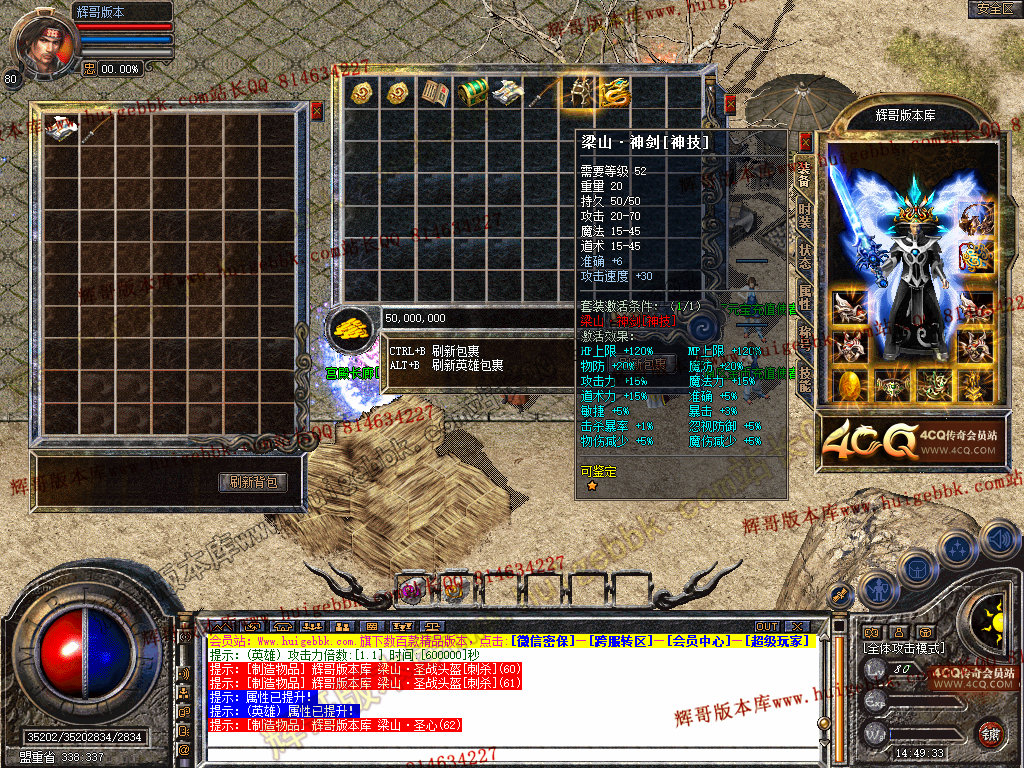Show the 属性 attributes tab

[x=805, y=297]
